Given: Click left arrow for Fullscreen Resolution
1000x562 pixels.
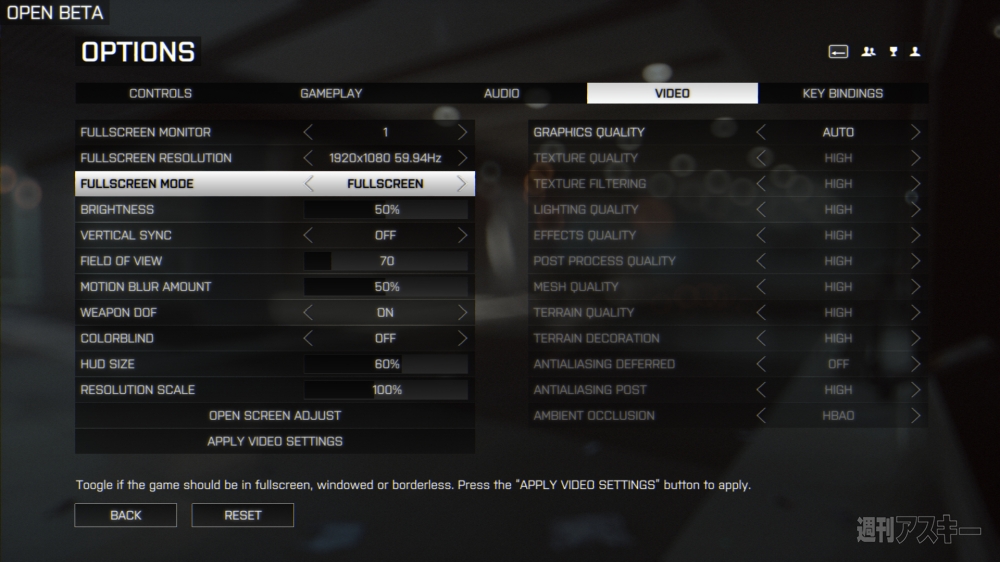Looking at the screenshot, I should pos(308,158).
